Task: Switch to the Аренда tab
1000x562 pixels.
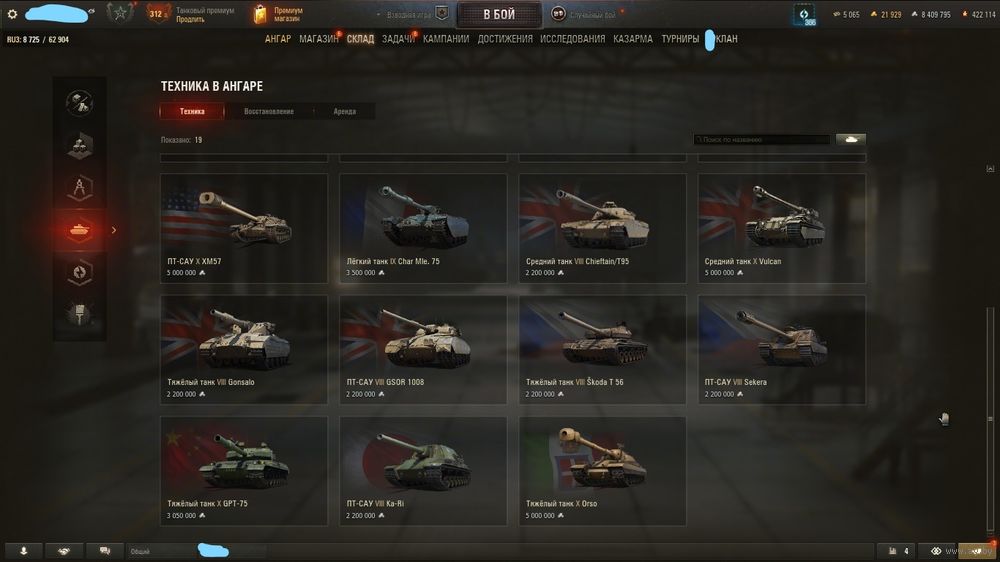Action: pyautogui.click(x=344, y=111)
